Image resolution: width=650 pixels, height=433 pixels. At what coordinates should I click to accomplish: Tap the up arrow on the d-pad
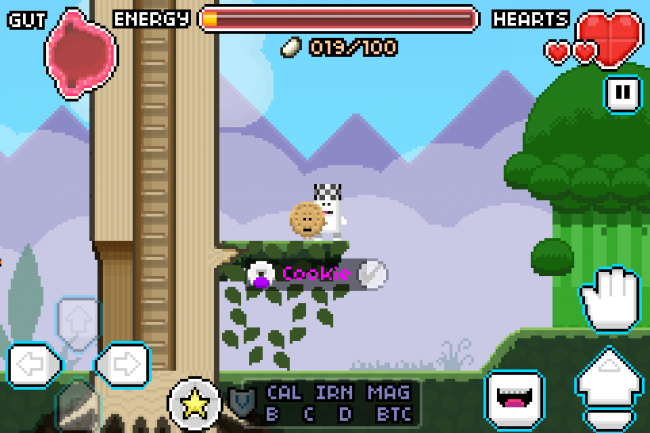coord(76,321)
